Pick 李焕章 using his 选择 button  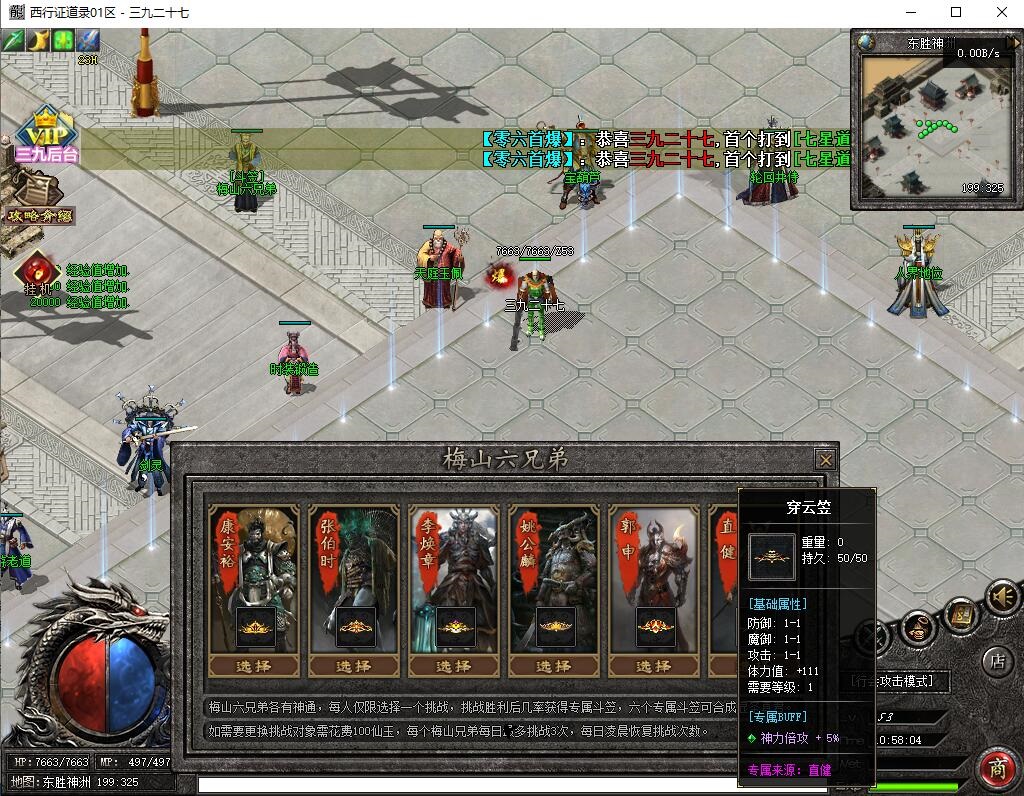[x=453, y=666]
